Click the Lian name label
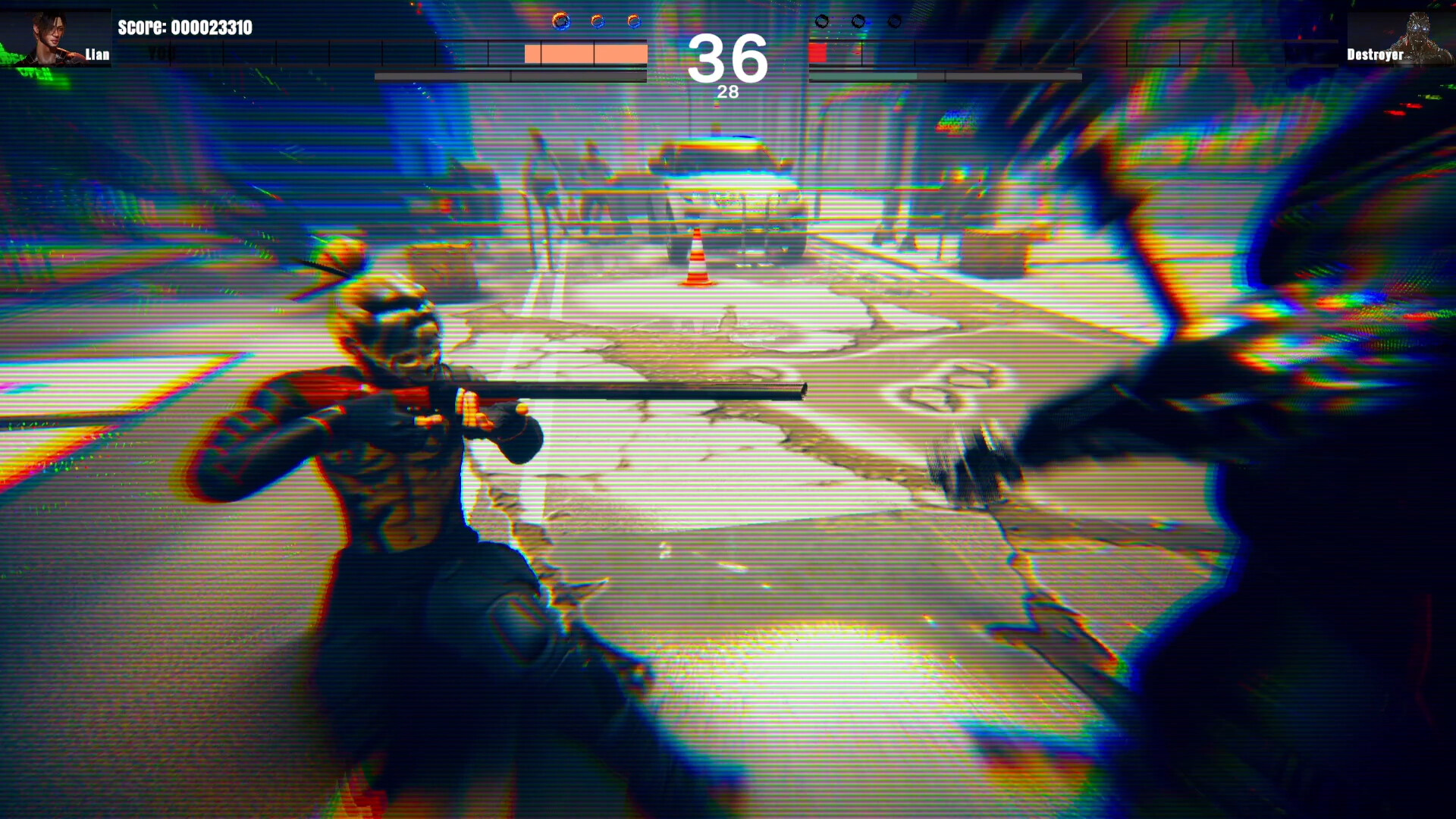The width and height of the screenshot is (1456, 819). (96, 55)
